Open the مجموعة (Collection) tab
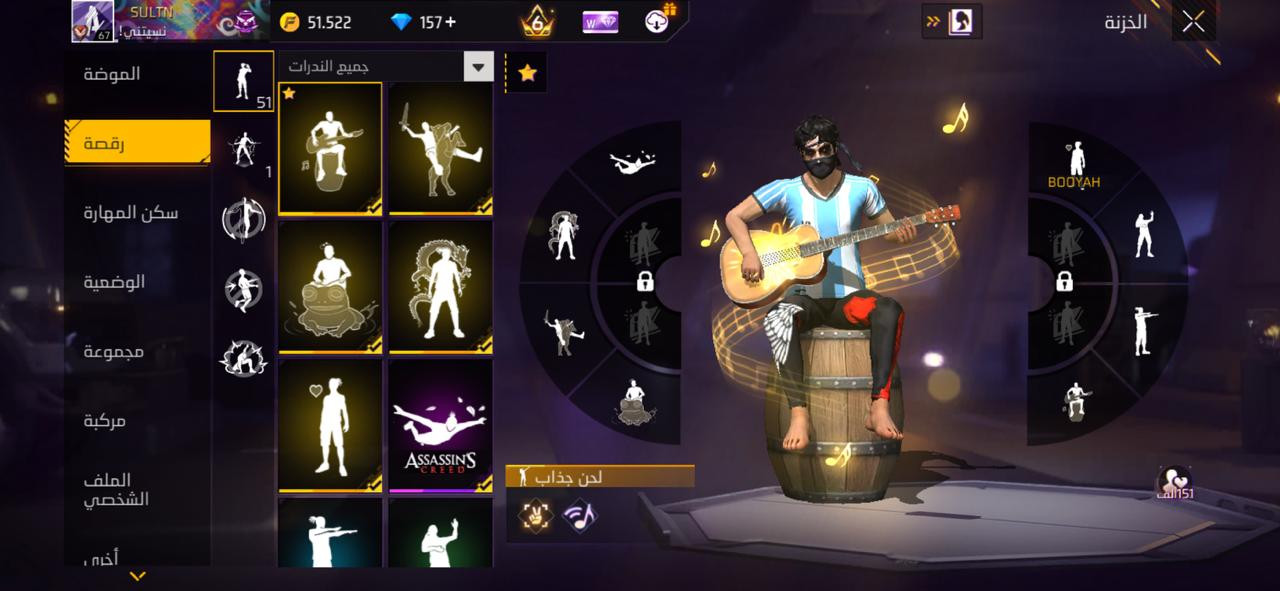This screenshot has height=591, width=1280. point(114,351)
